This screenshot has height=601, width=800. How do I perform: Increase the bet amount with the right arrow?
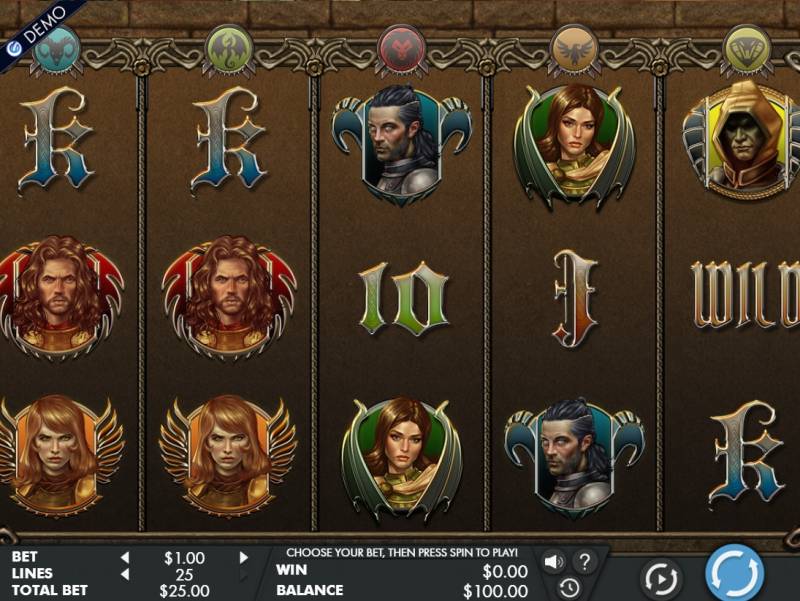243,558
